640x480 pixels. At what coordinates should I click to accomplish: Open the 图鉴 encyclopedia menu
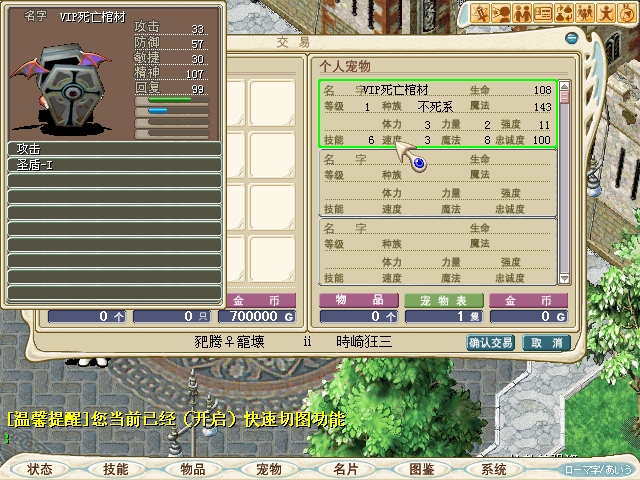point(421,468)
